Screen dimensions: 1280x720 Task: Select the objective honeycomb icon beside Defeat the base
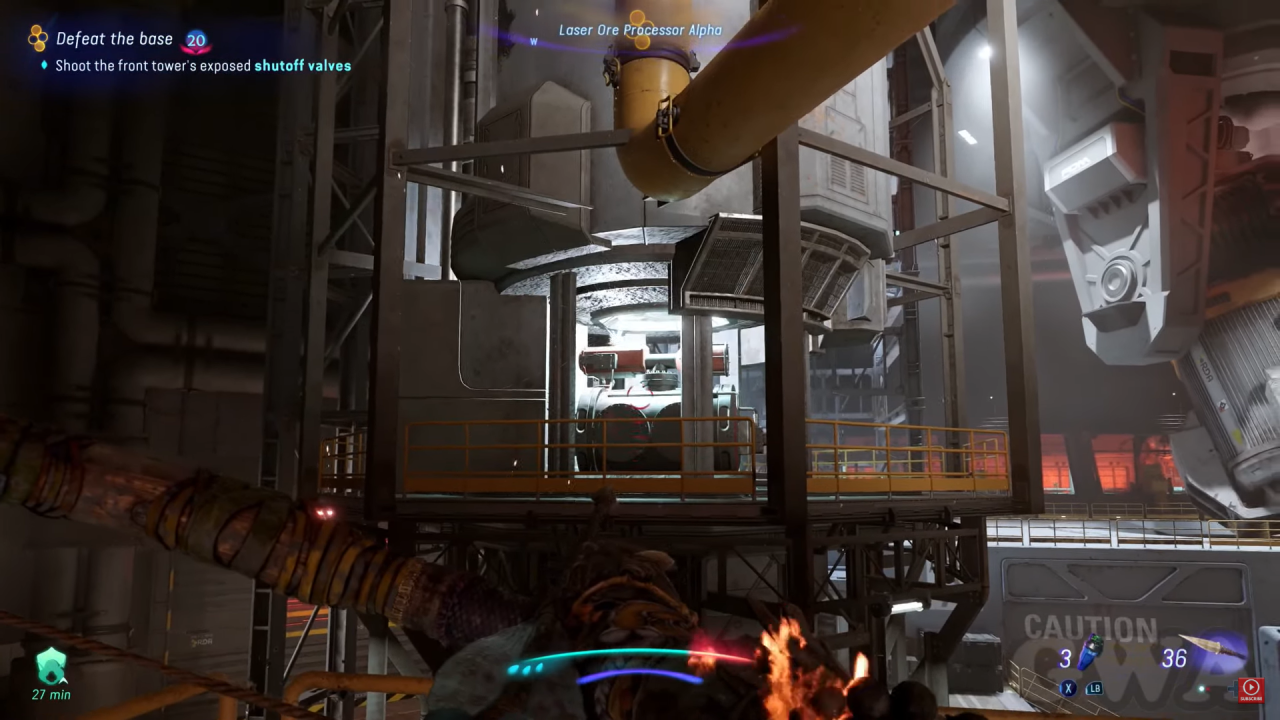pos(38,38)
